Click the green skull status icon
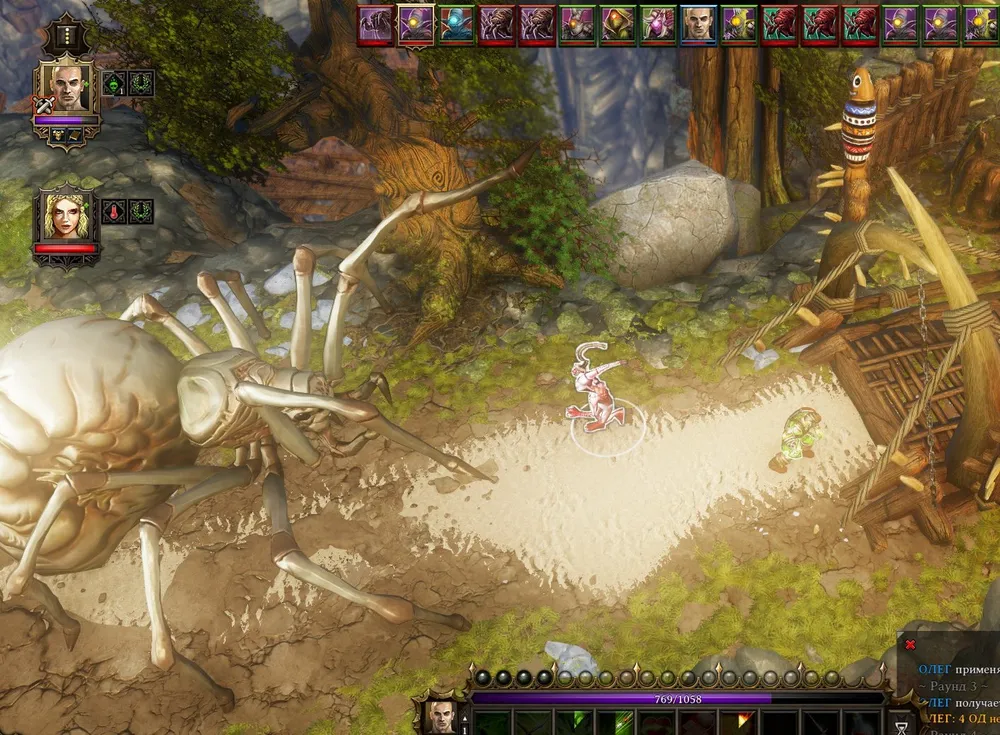 tap(114, 83)
